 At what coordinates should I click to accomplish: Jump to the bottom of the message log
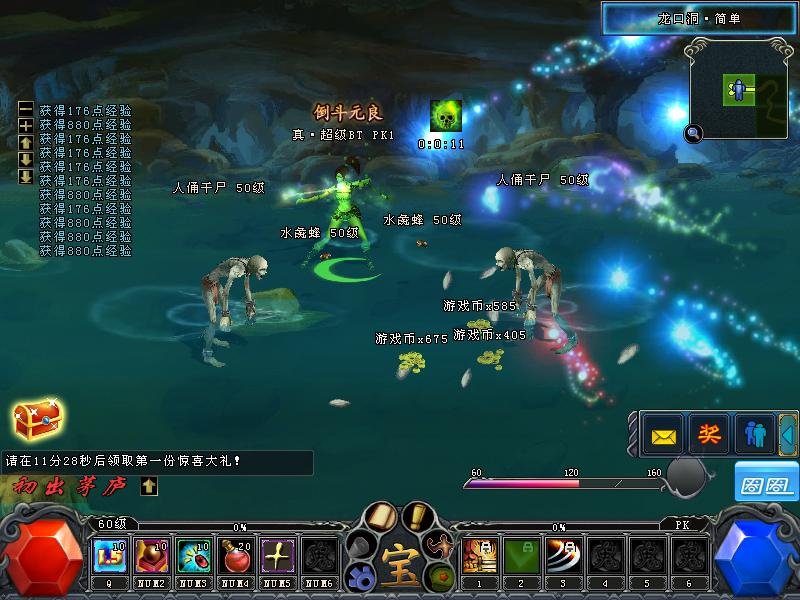26,177
